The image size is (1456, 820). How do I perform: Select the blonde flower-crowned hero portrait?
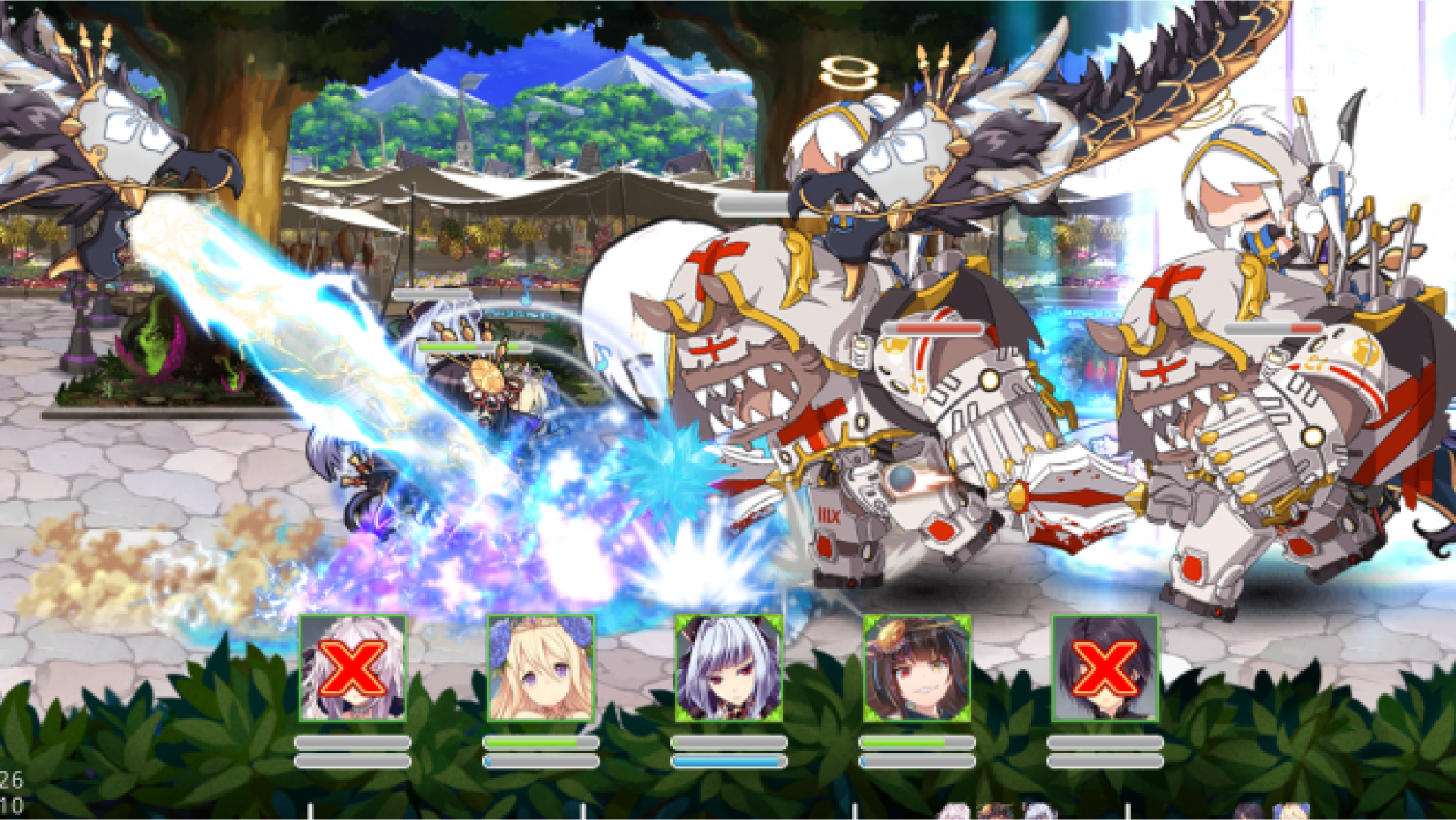coord(541,668)
